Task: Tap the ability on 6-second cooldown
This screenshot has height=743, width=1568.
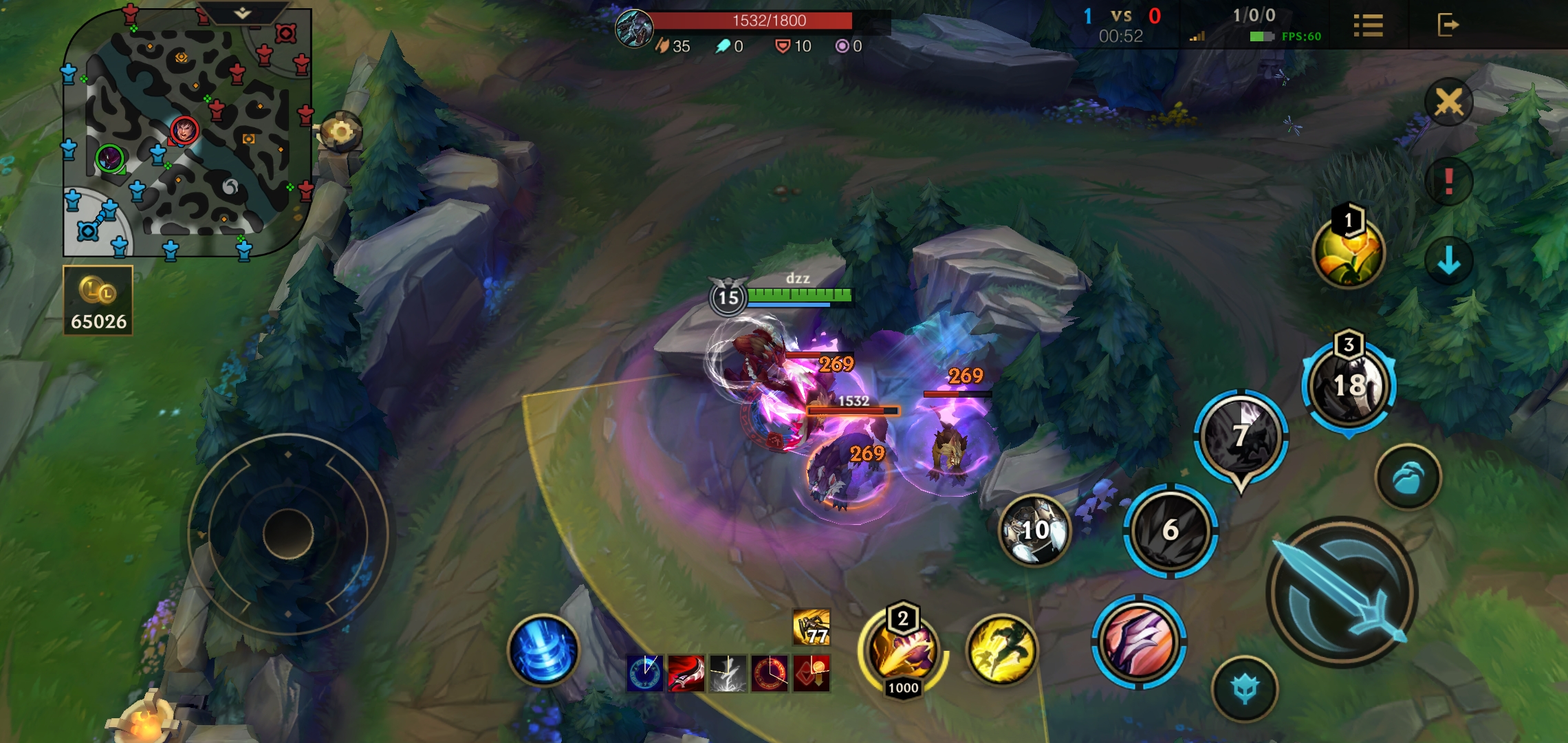Action: [1170, 530]
